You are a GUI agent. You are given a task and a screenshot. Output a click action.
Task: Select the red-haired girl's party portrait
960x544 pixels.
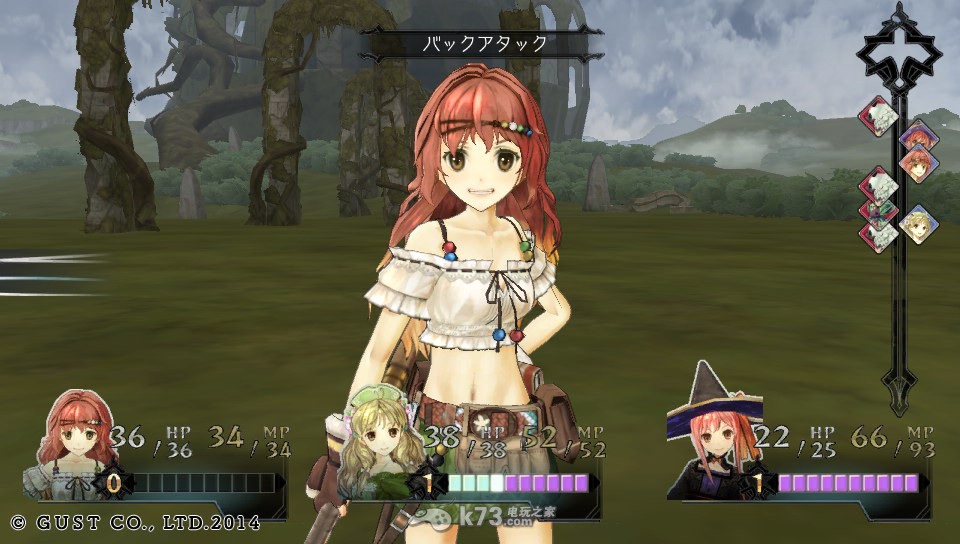(73, 436)
